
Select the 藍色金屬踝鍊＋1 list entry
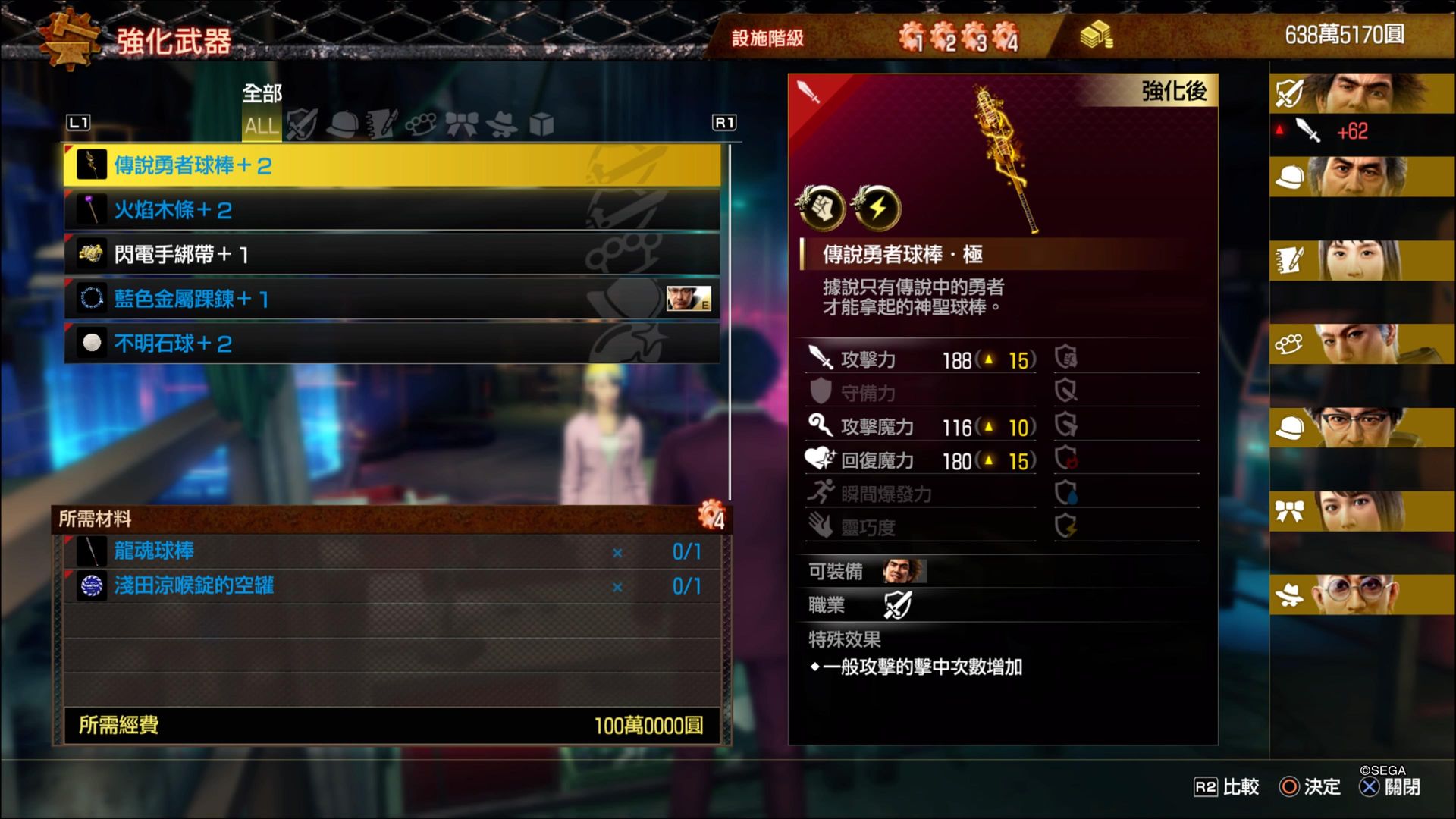point(303,299)
